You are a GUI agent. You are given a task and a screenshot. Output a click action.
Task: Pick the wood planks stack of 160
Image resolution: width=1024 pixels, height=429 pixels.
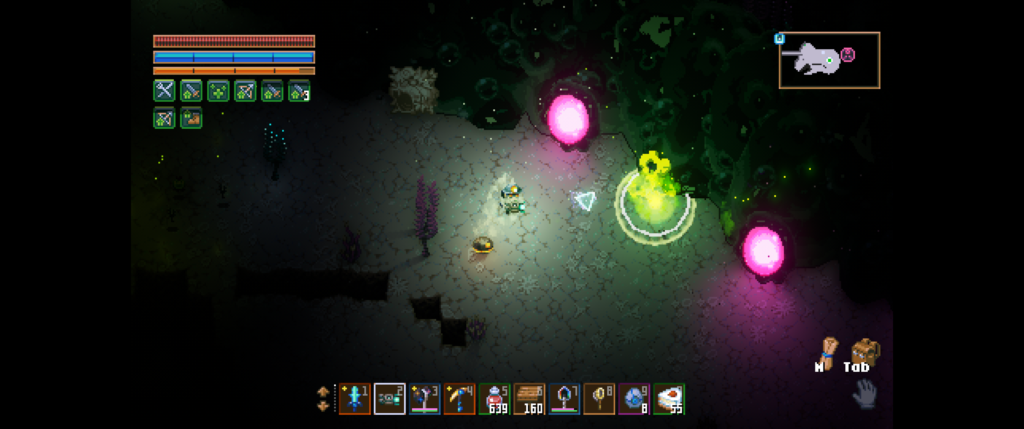529,399
